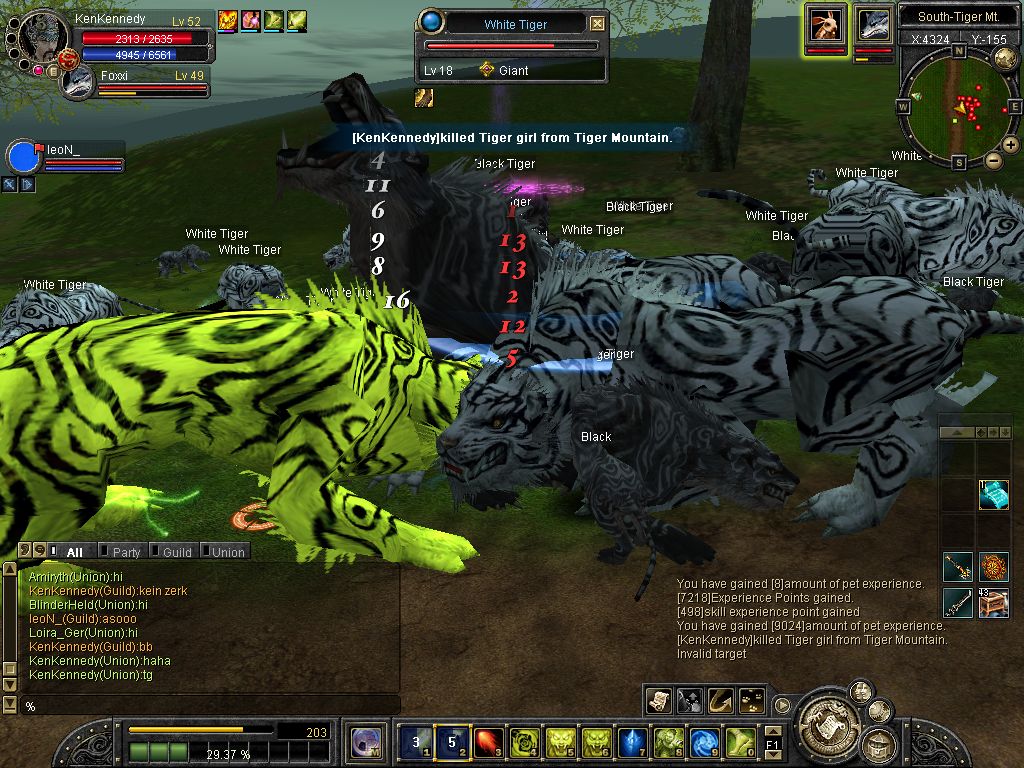Image resolution: width=1024 pixels, height=768 pixels.
Task: Activate the red fireball skill in hotbar
Action: (x=487, y=741)
